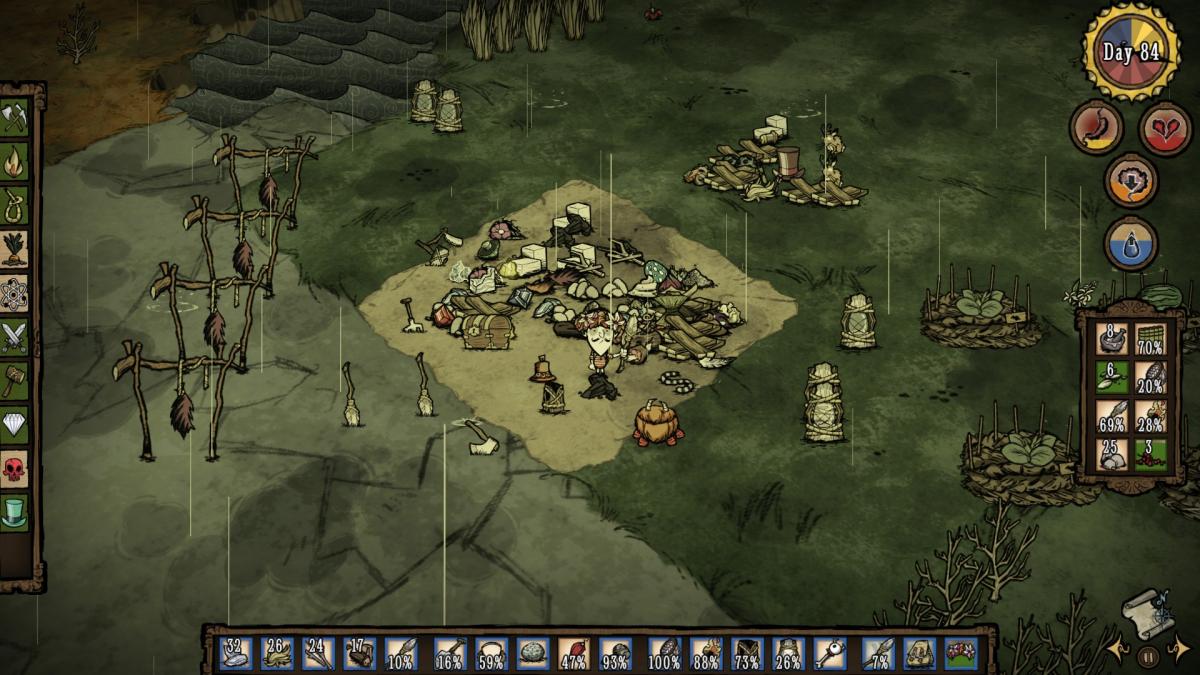The width and height of the screenshot is (1200, 675).
Task: Choose the log suit at 88%
Action: [706, 653]
